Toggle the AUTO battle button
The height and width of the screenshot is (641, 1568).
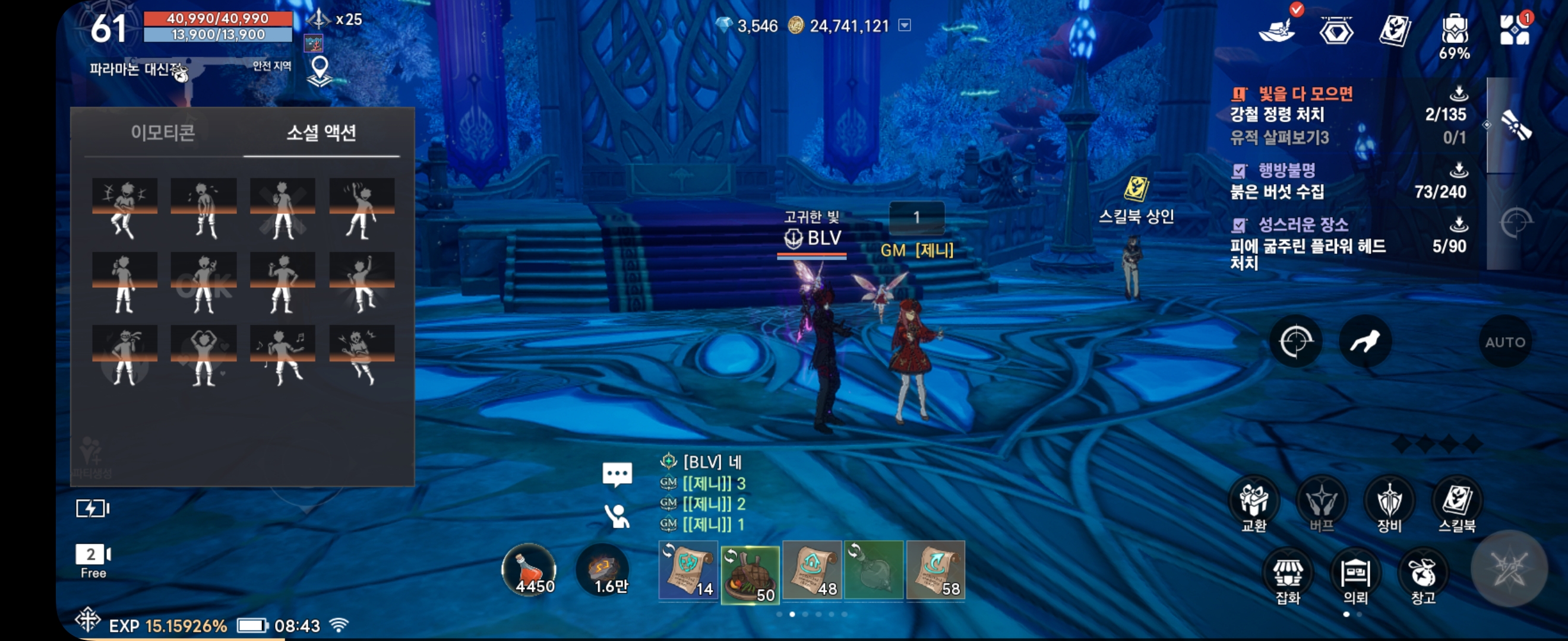coord(1504,342)
